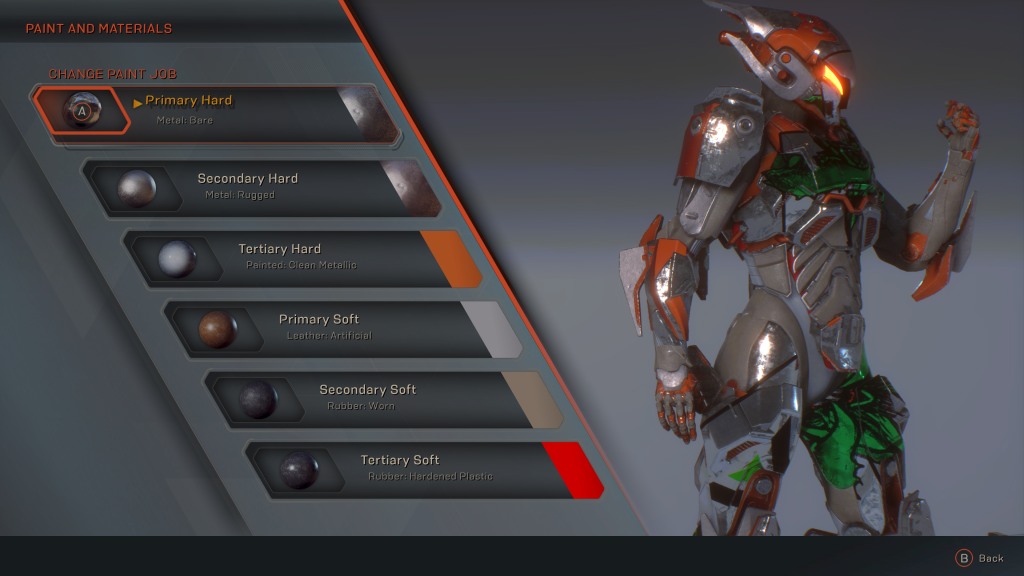The width and height of the screenshot is (1024, 576).
Task: Select the tan swatch on Secondary Soft
Action: (531, 398)
